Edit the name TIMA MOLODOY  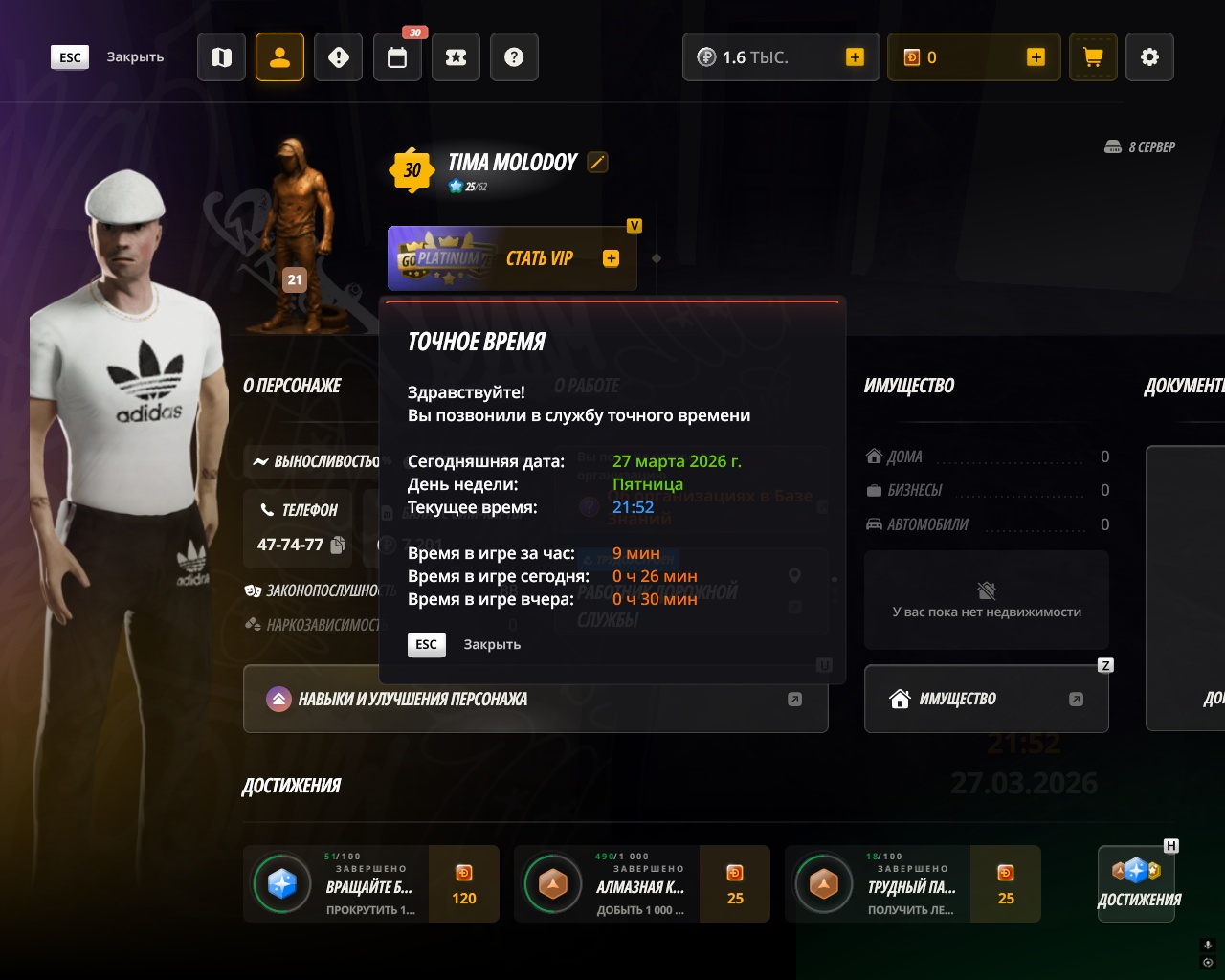[x=597, y=163]
